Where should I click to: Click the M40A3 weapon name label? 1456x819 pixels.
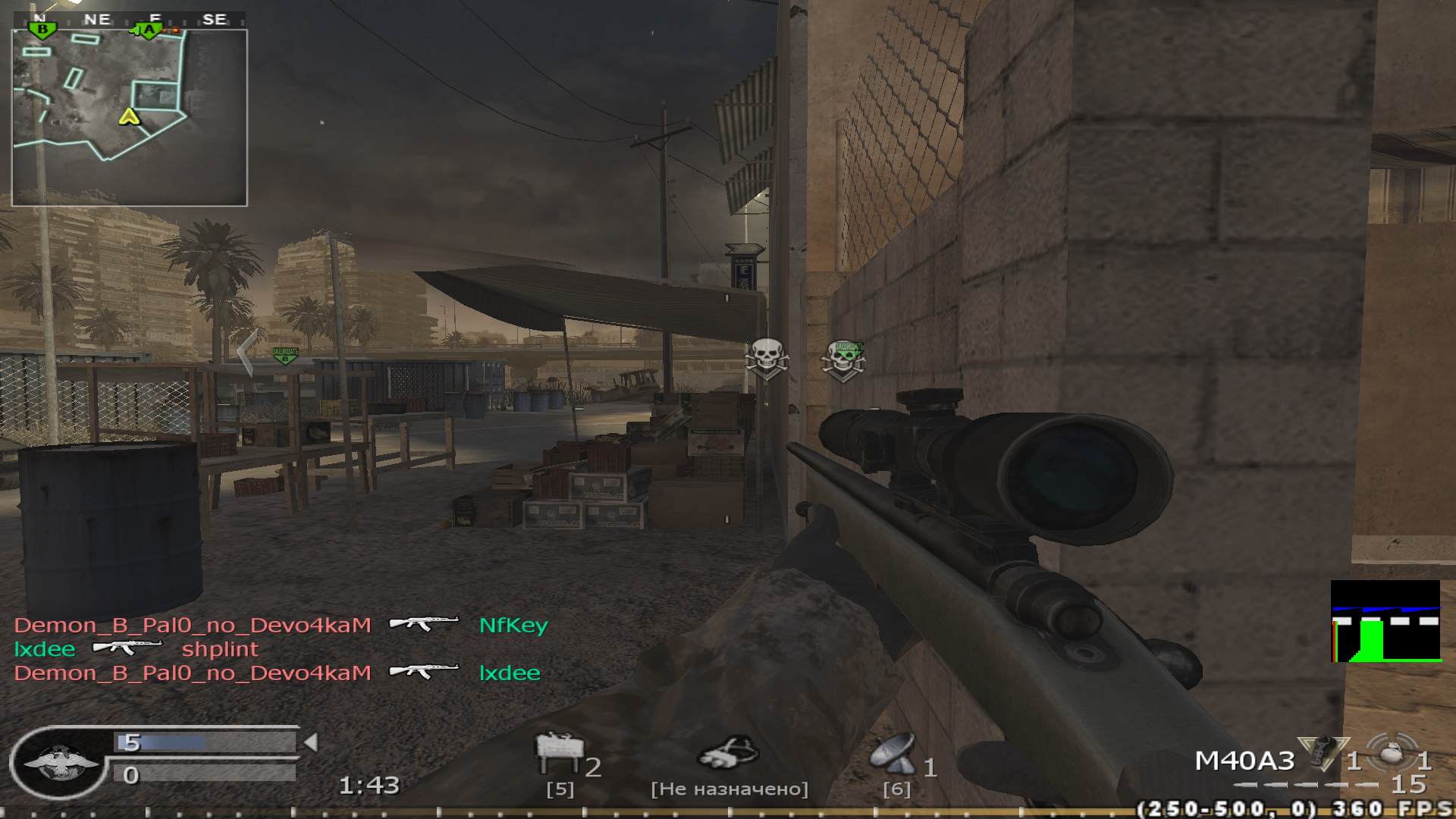[1244, 761]
